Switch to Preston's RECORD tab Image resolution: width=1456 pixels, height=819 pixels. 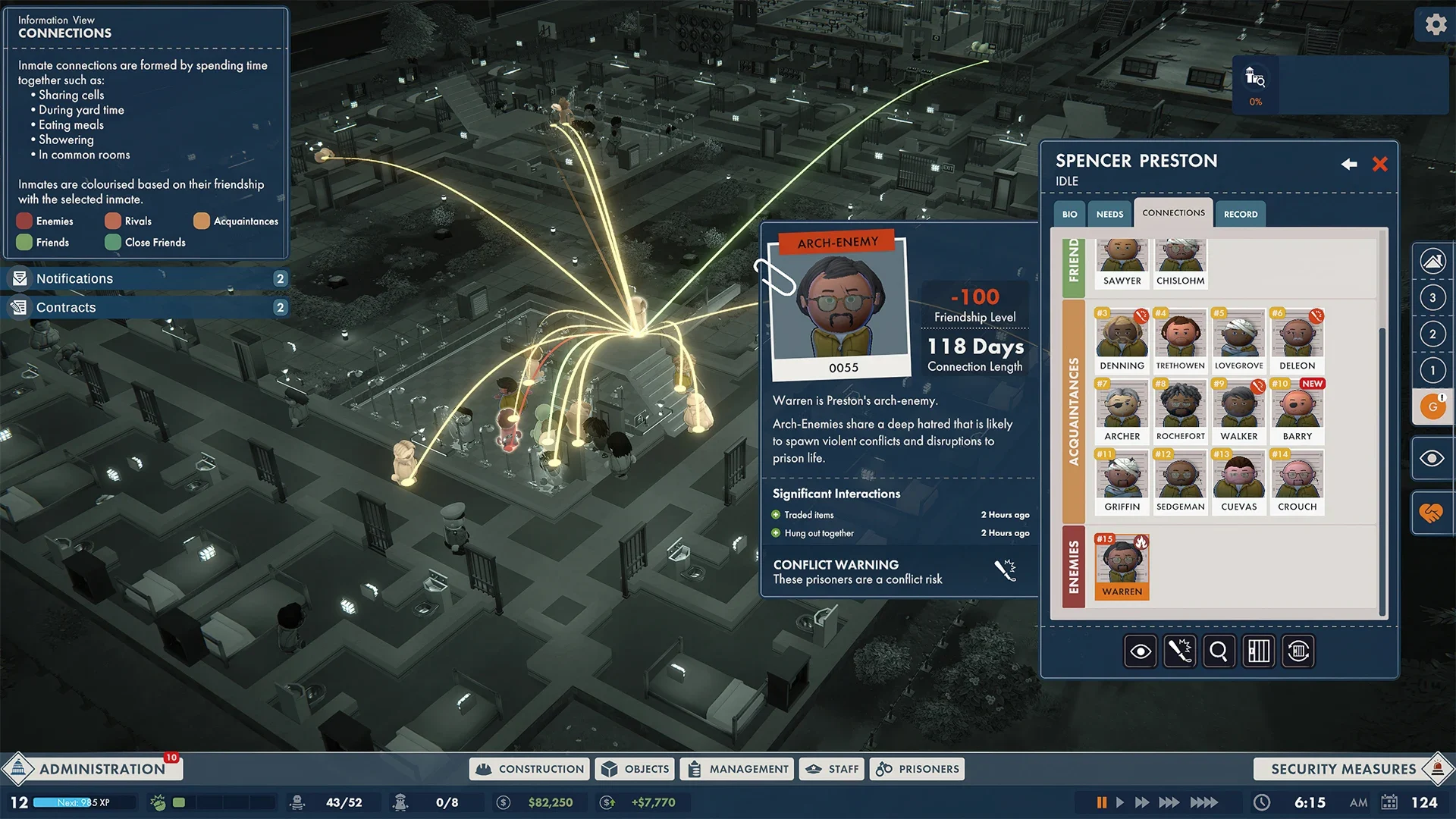1241,215
